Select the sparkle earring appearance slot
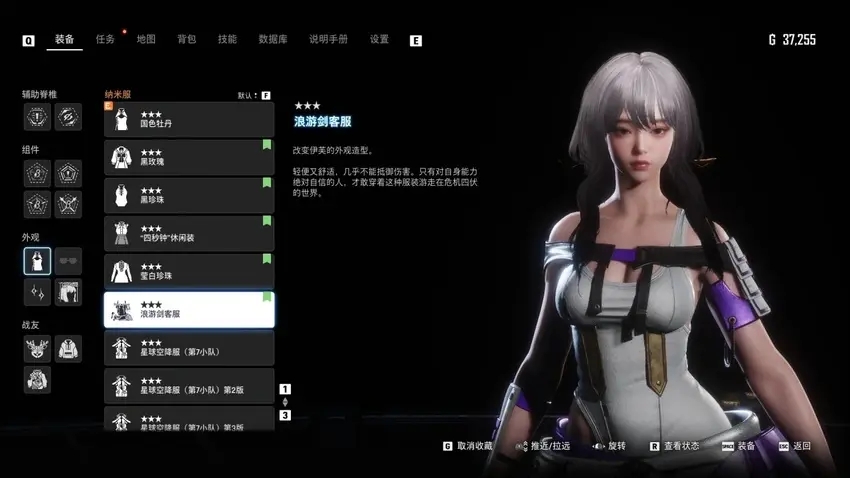This screenshot has width=850, height=478. click(37, 292)
